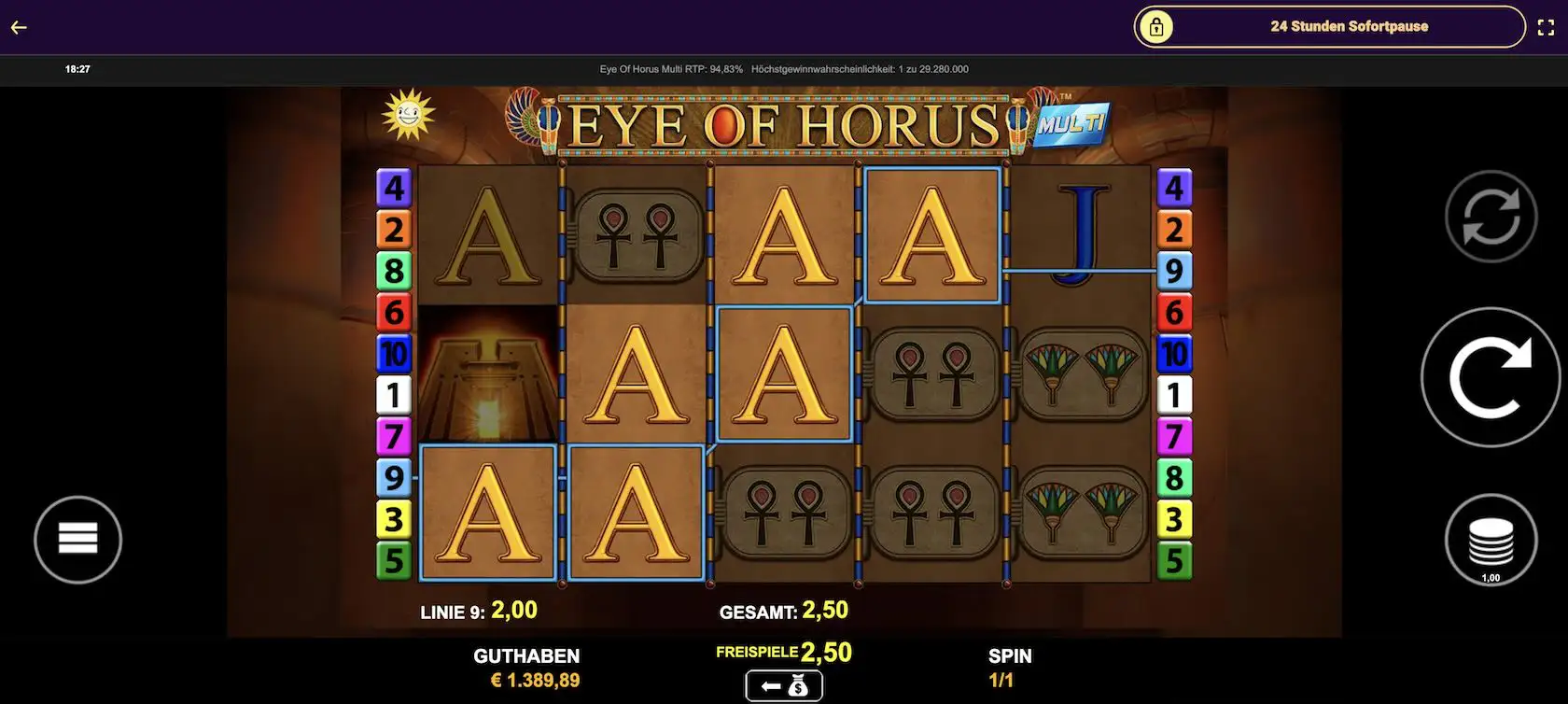Tap the back arrow in the top-left corner
The height and width of the screenshot is (704, 1568).
point(17,26)
